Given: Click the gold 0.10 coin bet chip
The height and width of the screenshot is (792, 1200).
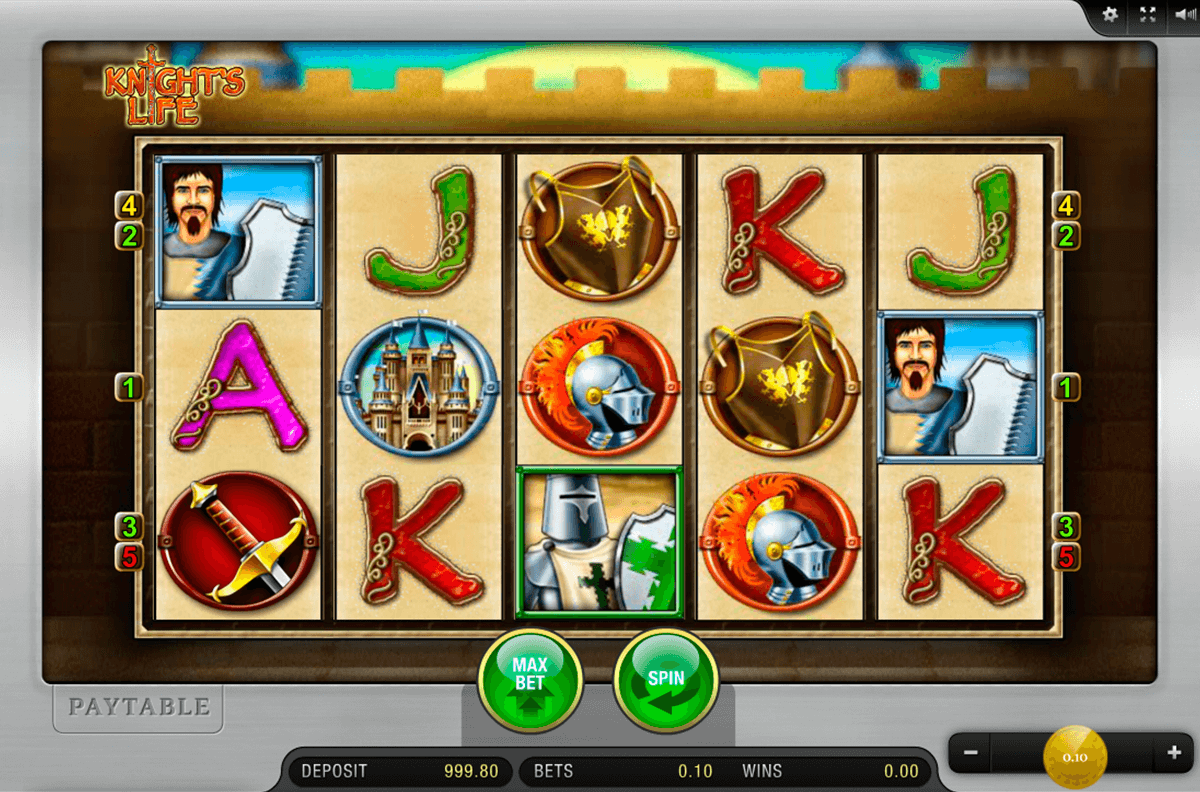Looking at the screenshot, I should point(1075,757).
